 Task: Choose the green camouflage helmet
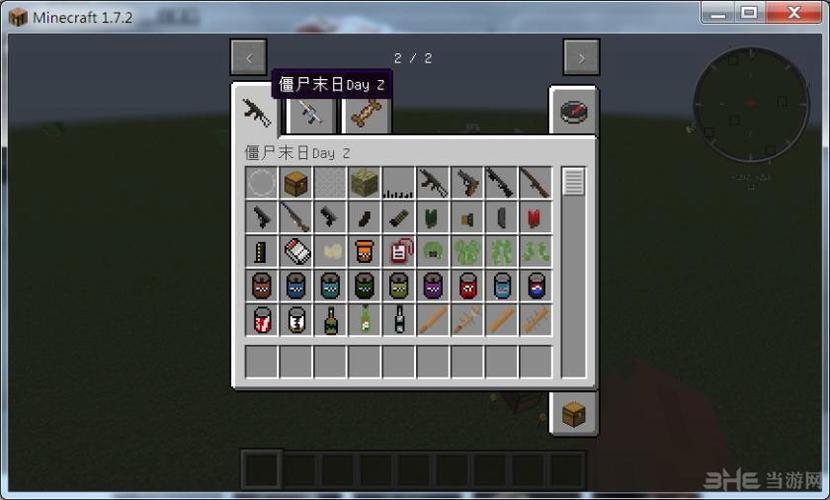point(432,251)
